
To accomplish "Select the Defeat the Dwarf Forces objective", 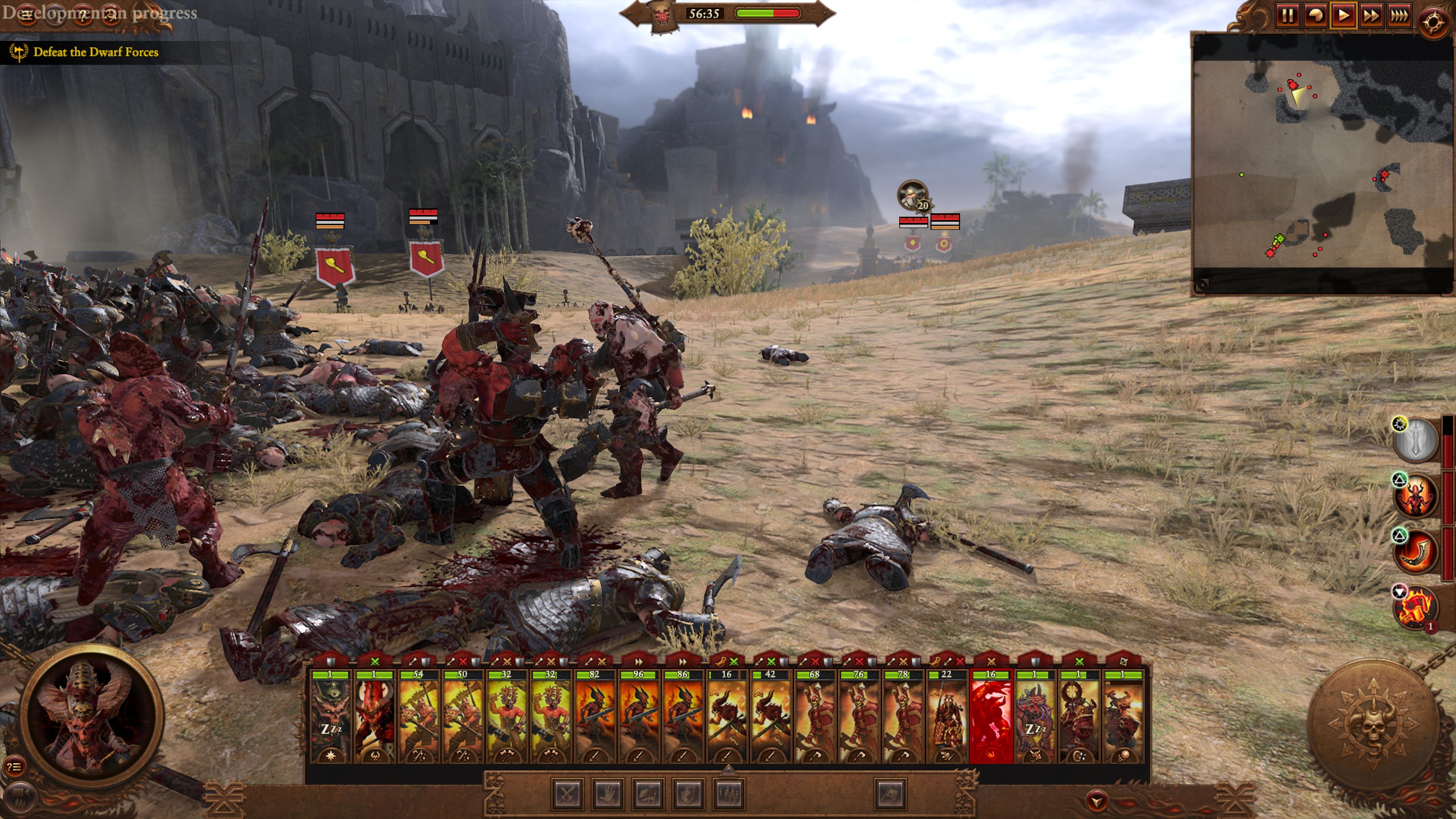I will point(96,52).
